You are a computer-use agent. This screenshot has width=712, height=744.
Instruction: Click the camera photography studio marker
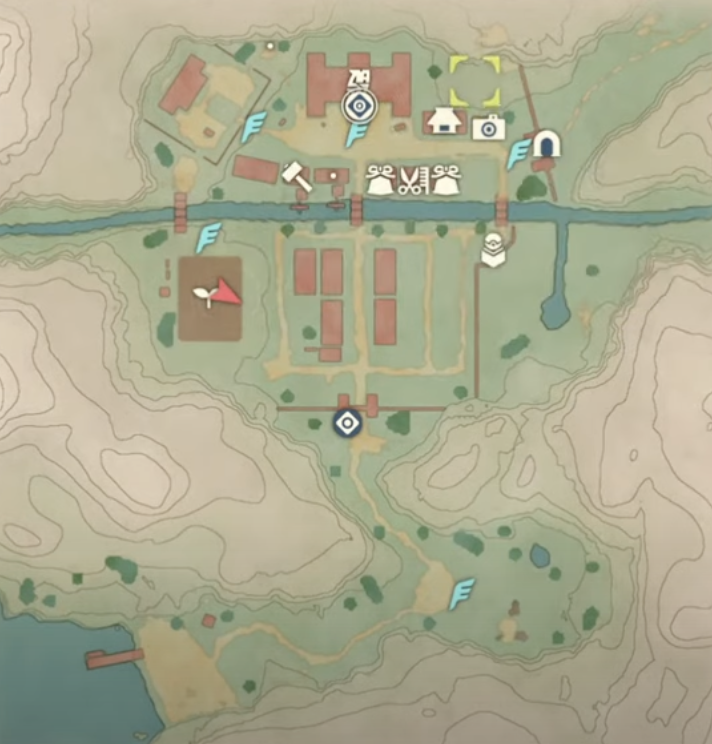point(488,127)
